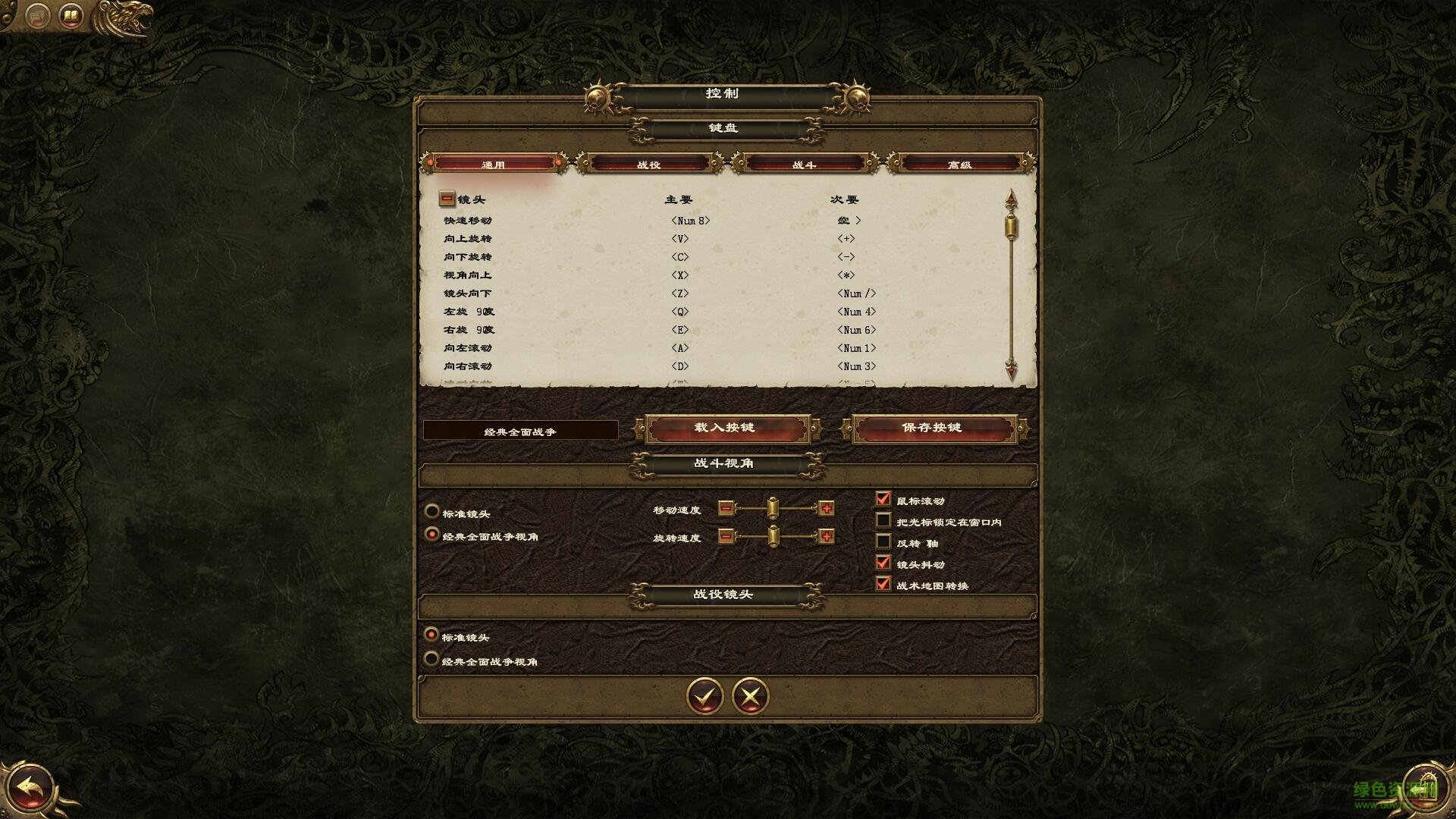Increase 旋转速度 using the plus icon
Screen dimensions: 1456x819
click(826, 537)
